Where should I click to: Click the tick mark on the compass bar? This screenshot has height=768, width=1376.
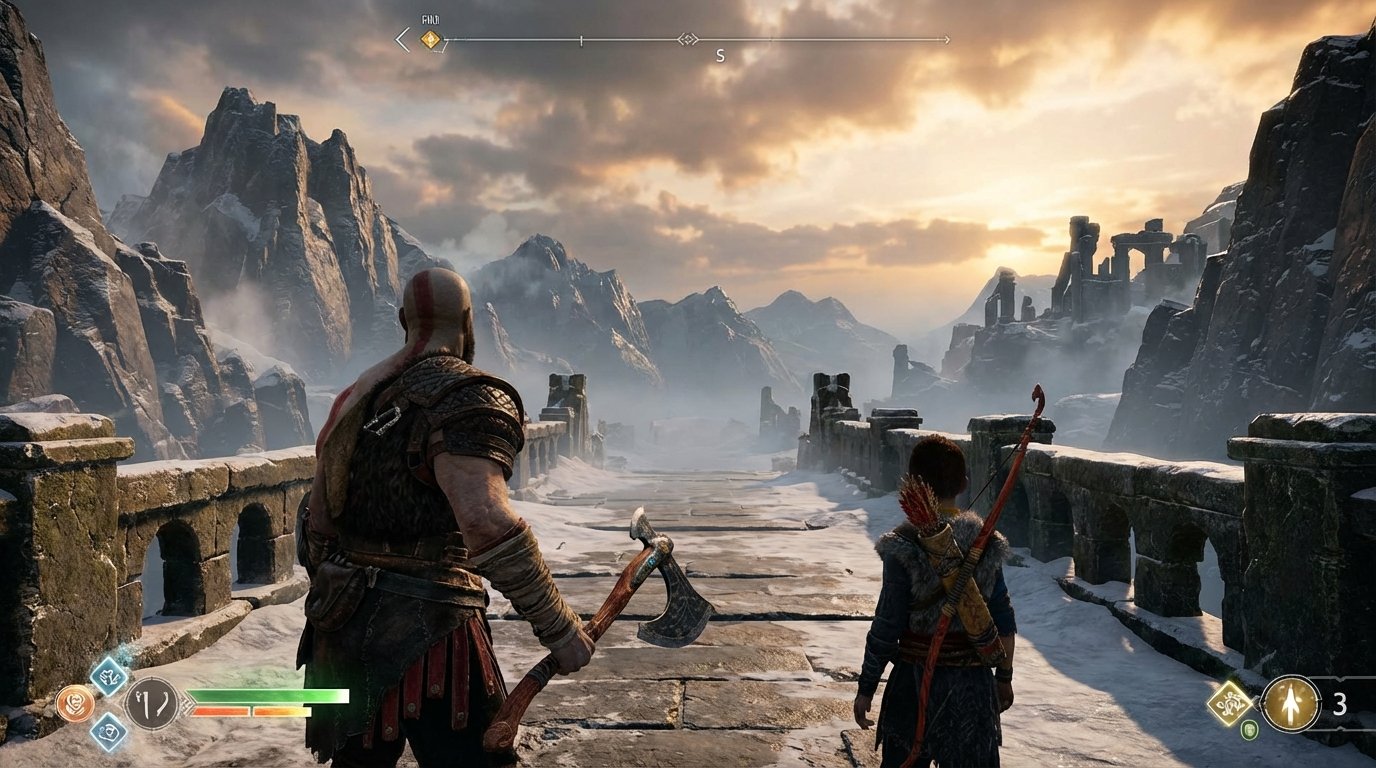(580, 40)
